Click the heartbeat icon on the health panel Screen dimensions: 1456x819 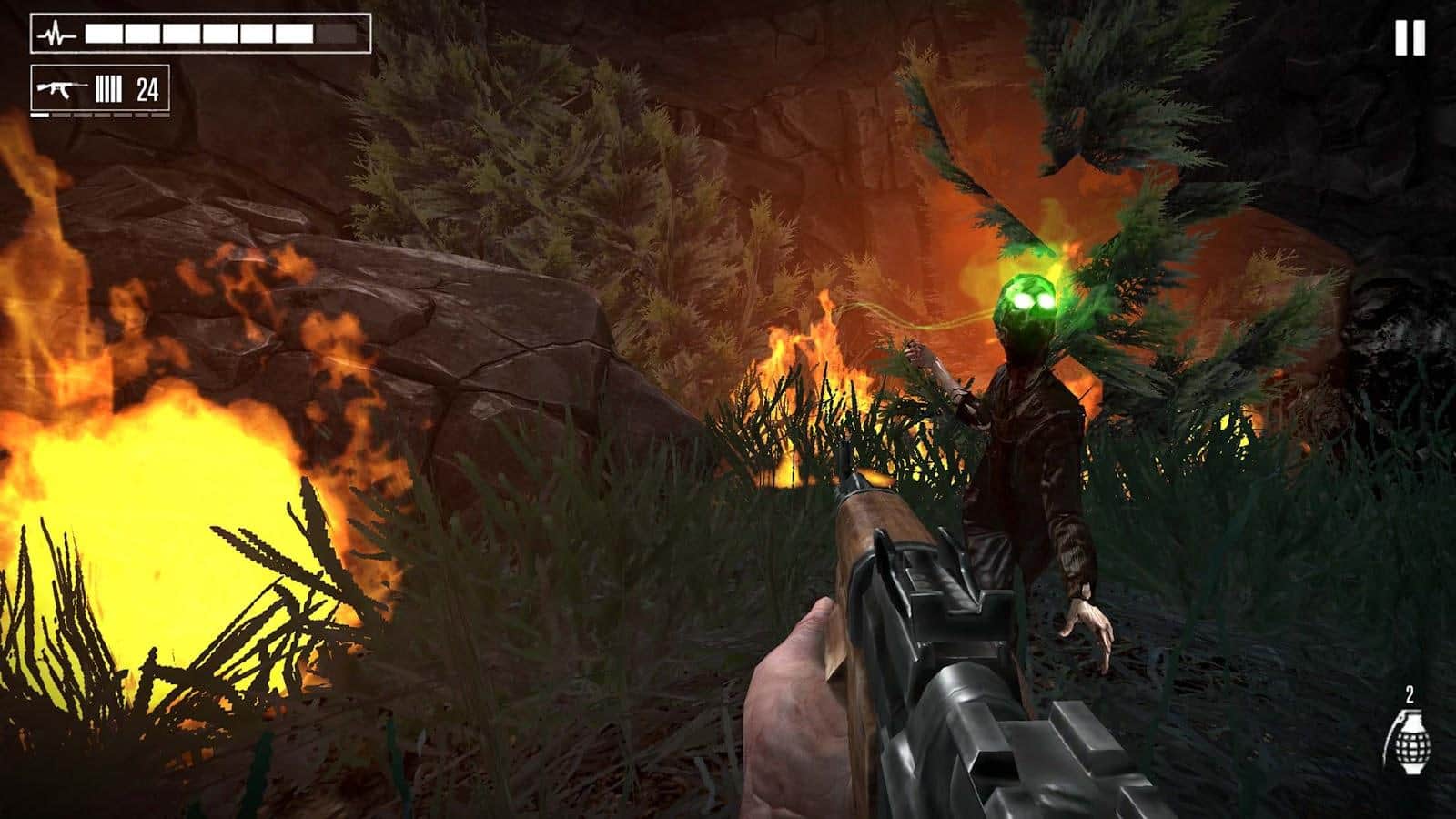(x=55, y=32)
